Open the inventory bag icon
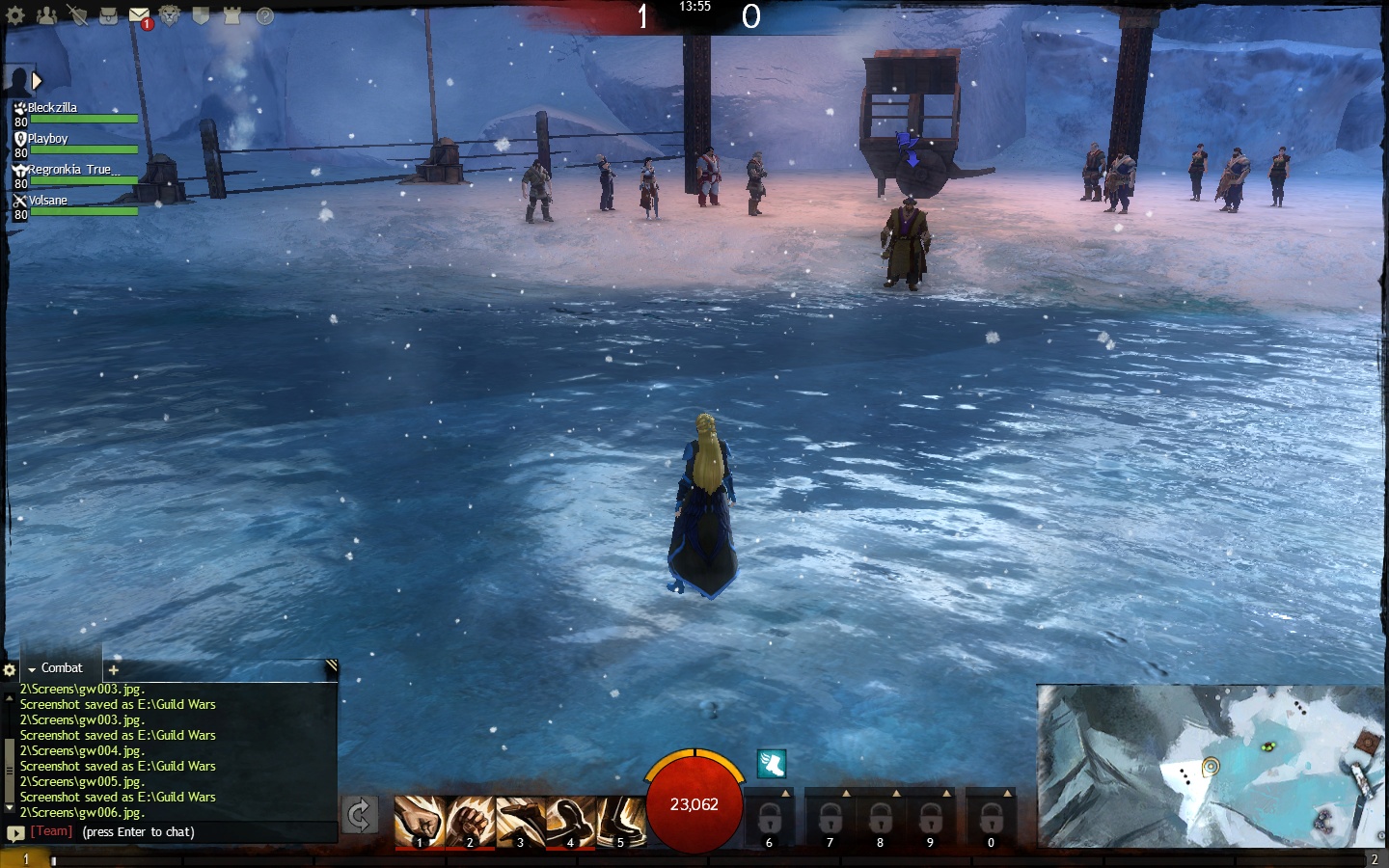1389x868 pixels. point(108,15)
